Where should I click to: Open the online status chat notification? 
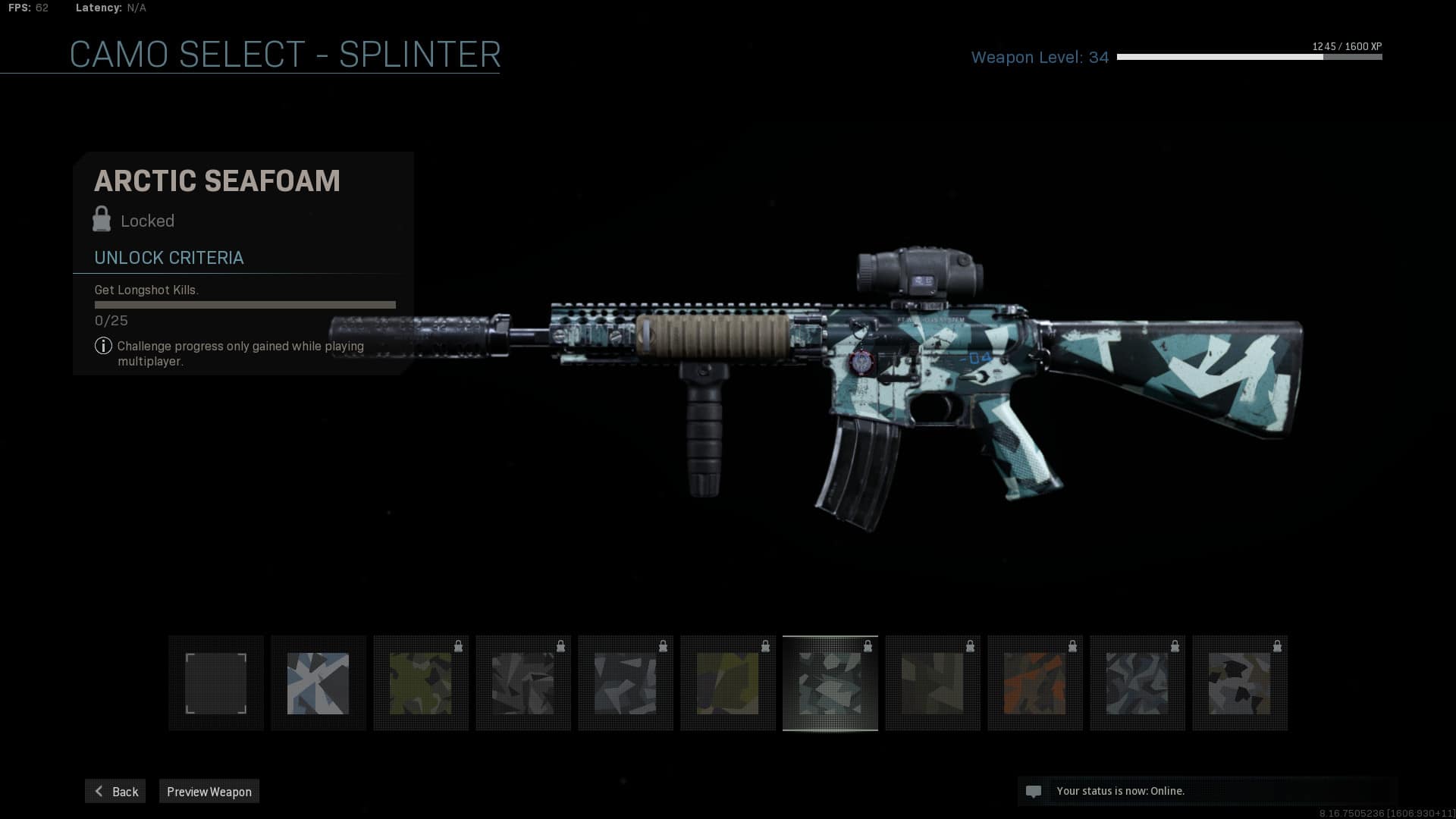[1119, 791]
